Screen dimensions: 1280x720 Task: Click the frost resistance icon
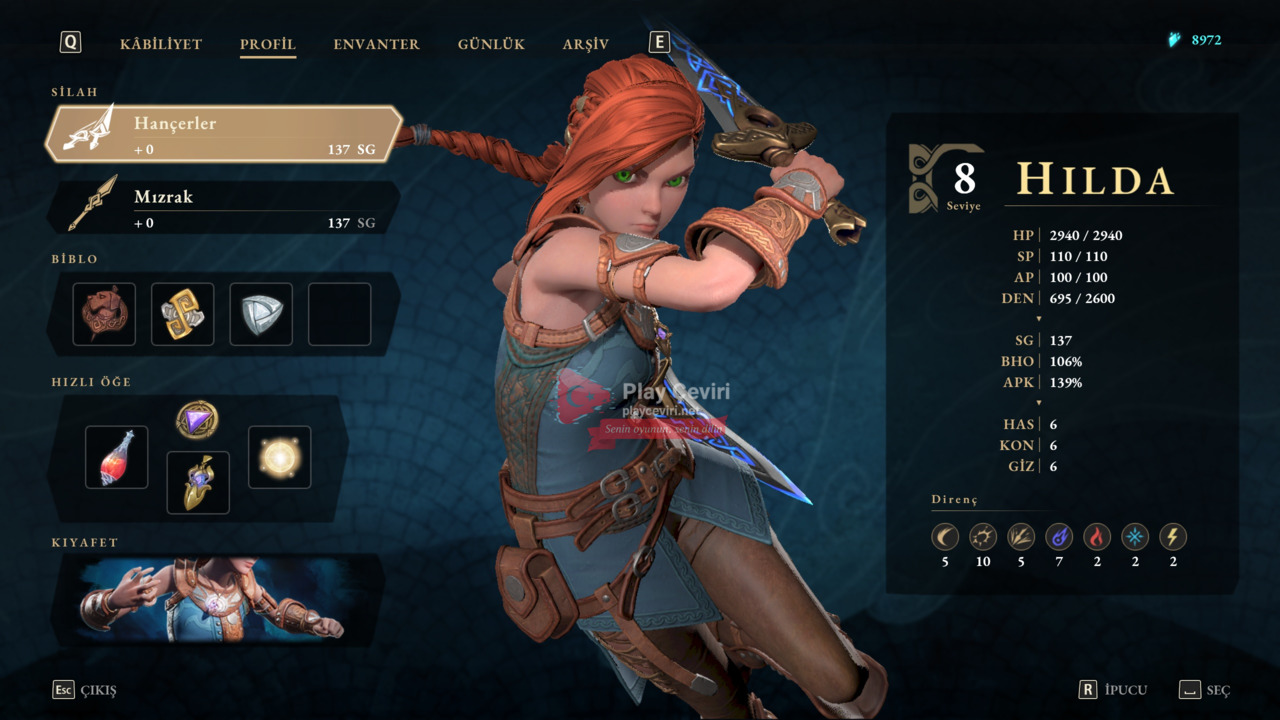[x=1135, y=537]
